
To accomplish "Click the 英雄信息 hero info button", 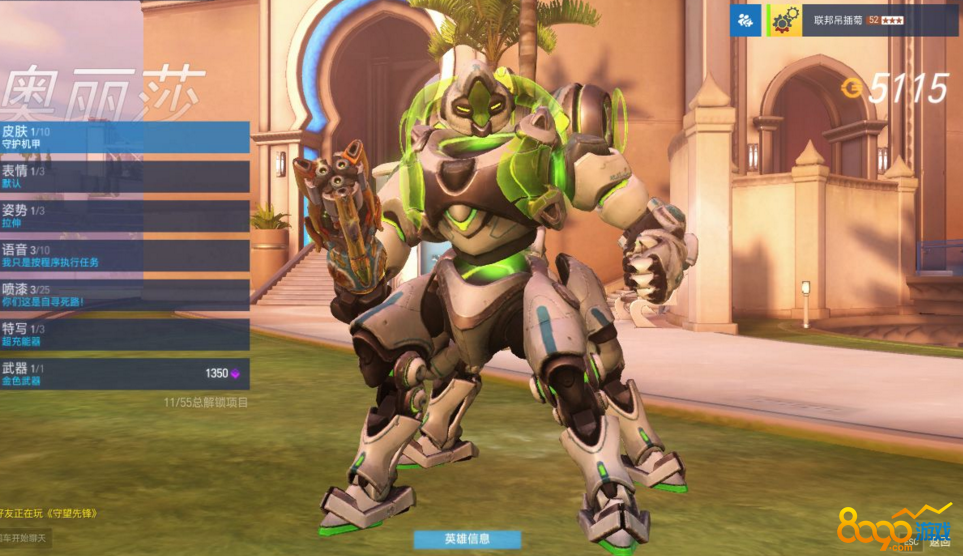I will point(467,539).
